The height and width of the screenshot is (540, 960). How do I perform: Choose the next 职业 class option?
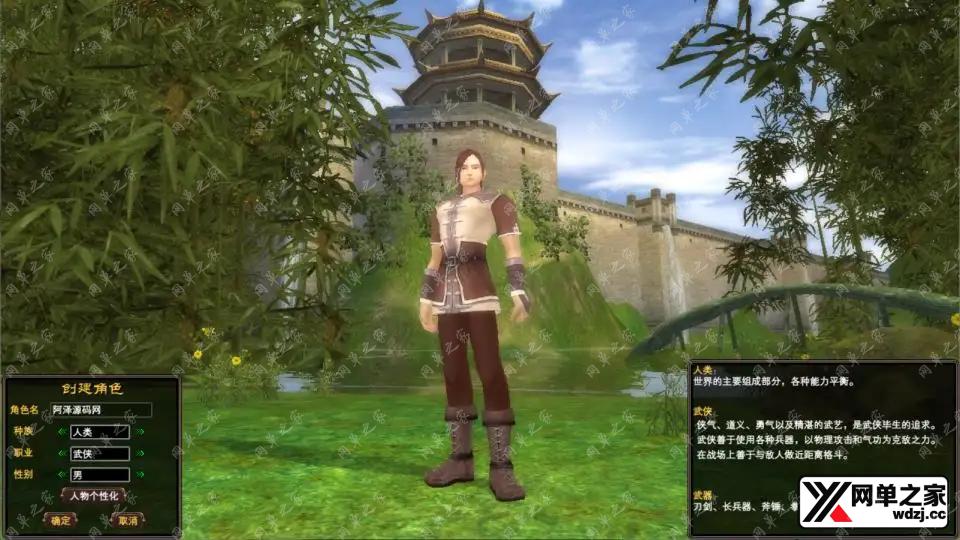tap(141, 453)
